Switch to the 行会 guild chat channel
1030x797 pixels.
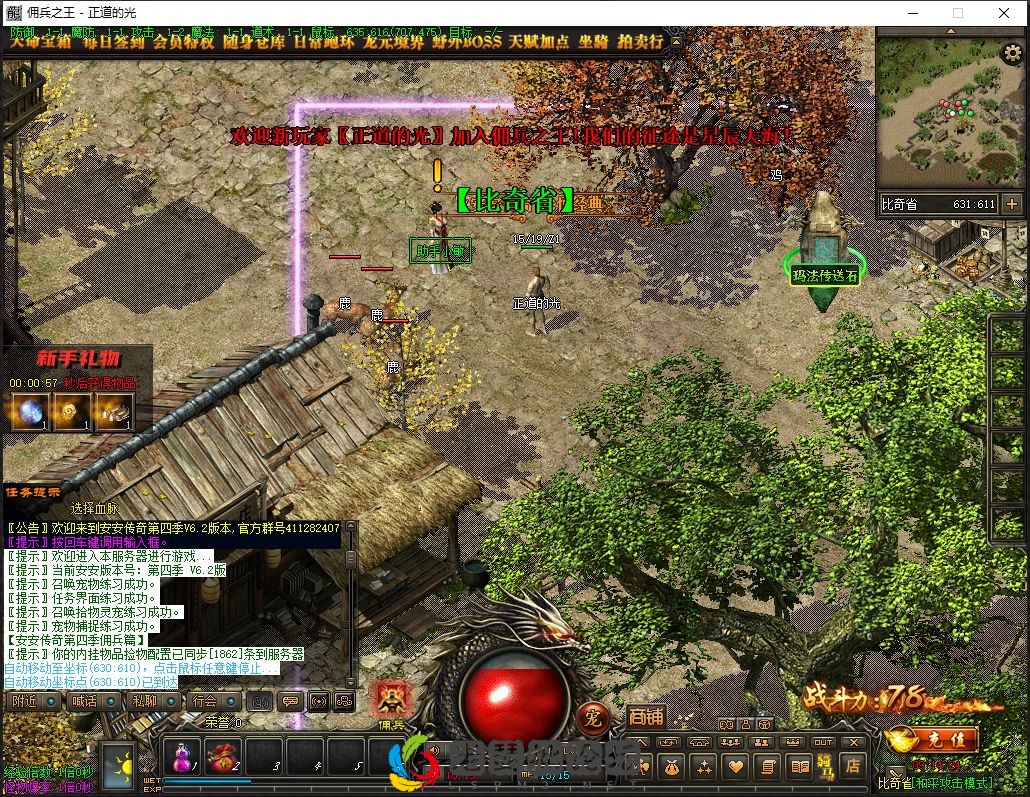coord(206,701)
